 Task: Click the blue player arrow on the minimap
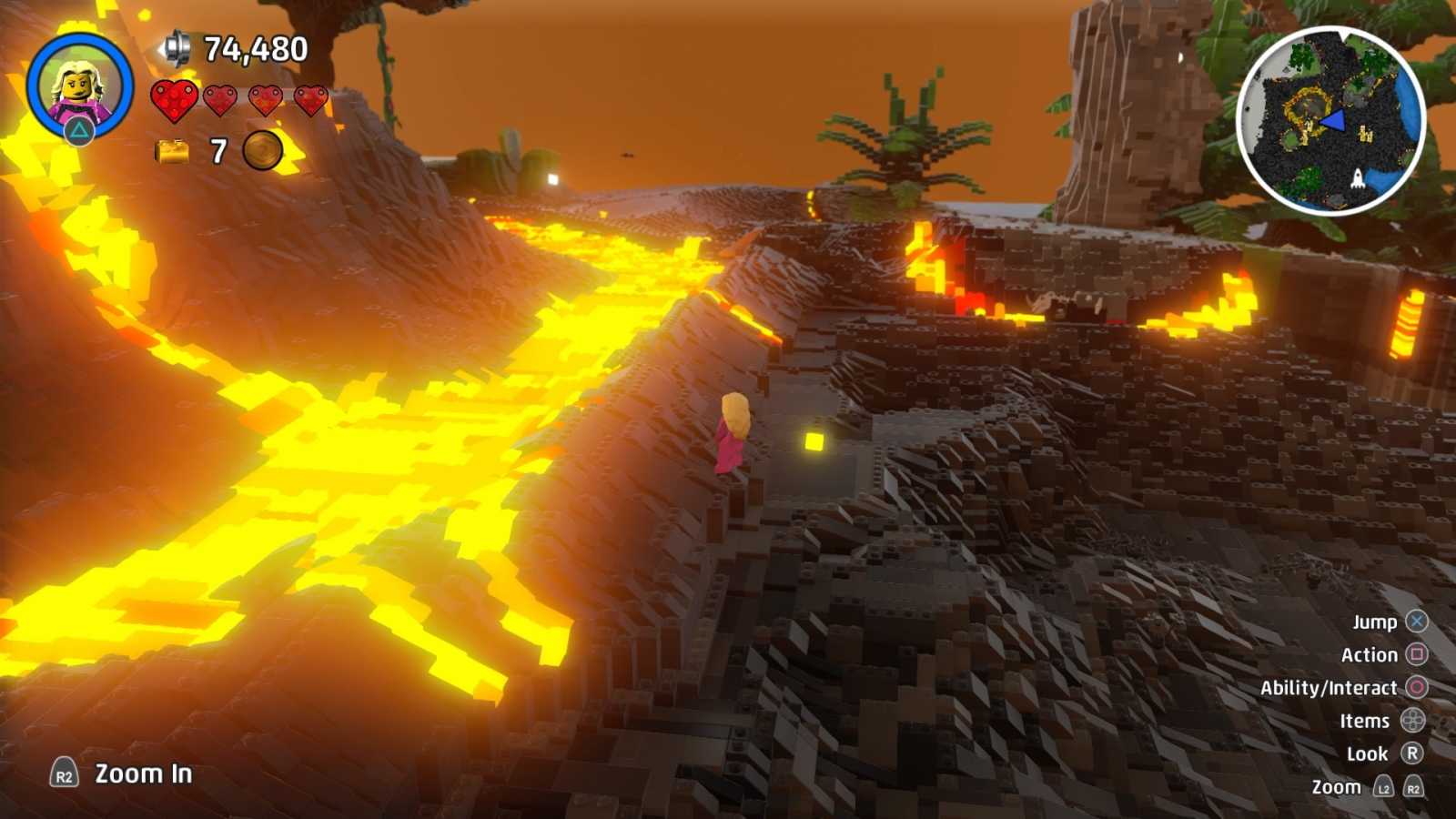pyautogui.click(x=1331, y=118)
